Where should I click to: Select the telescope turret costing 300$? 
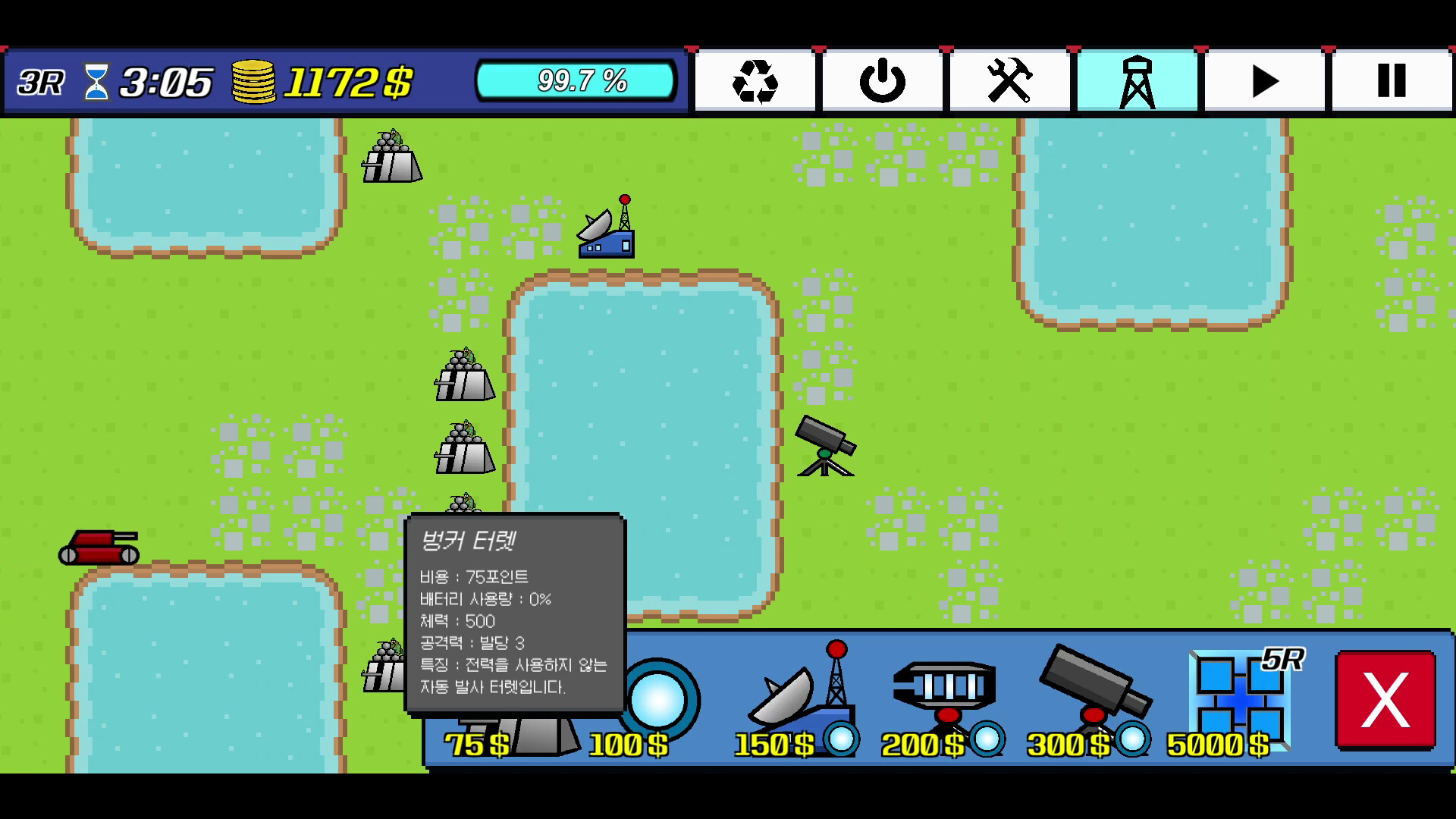coord(1092,690)
